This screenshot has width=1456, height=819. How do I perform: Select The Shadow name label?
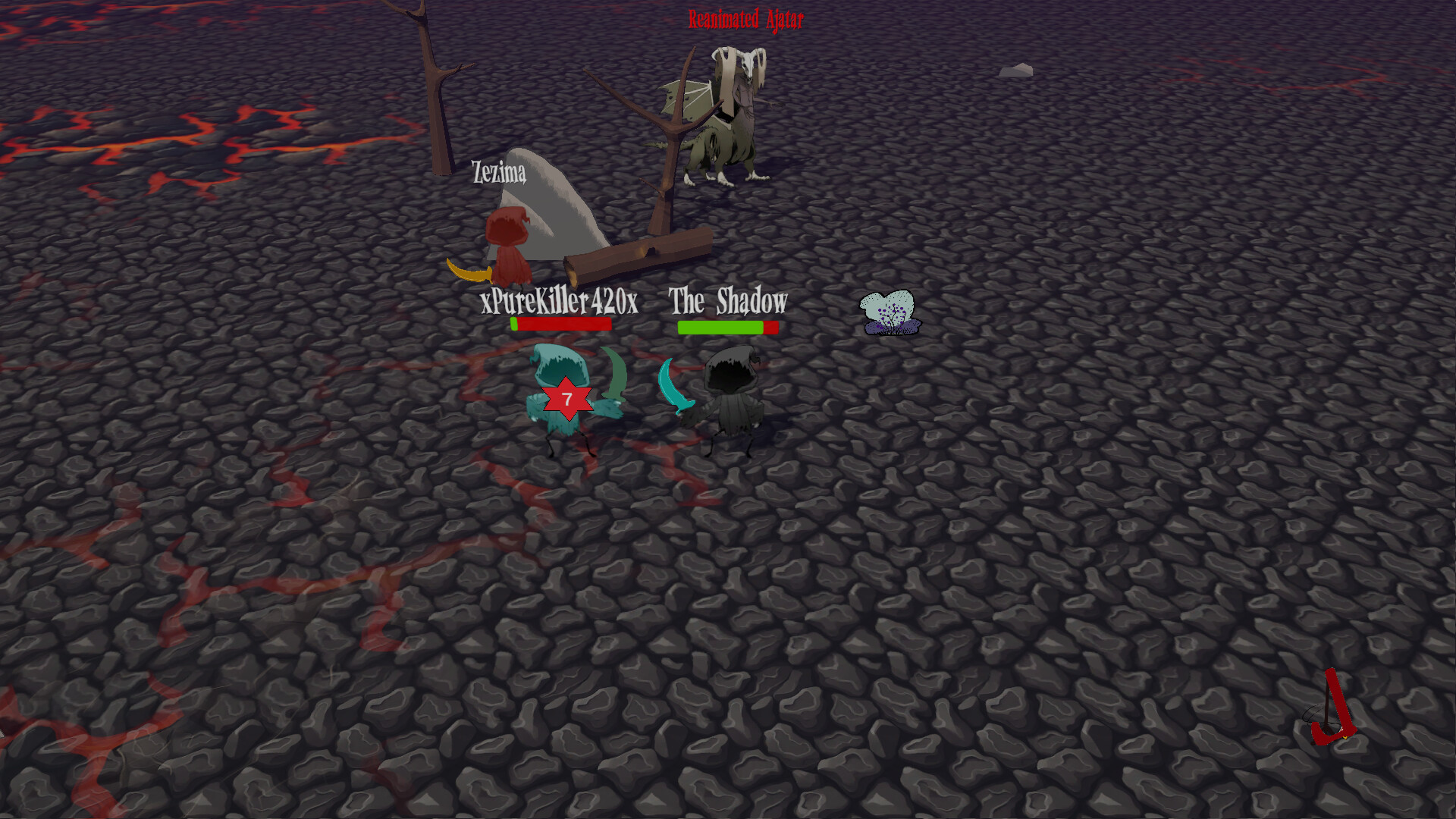[x=726, y=301]
